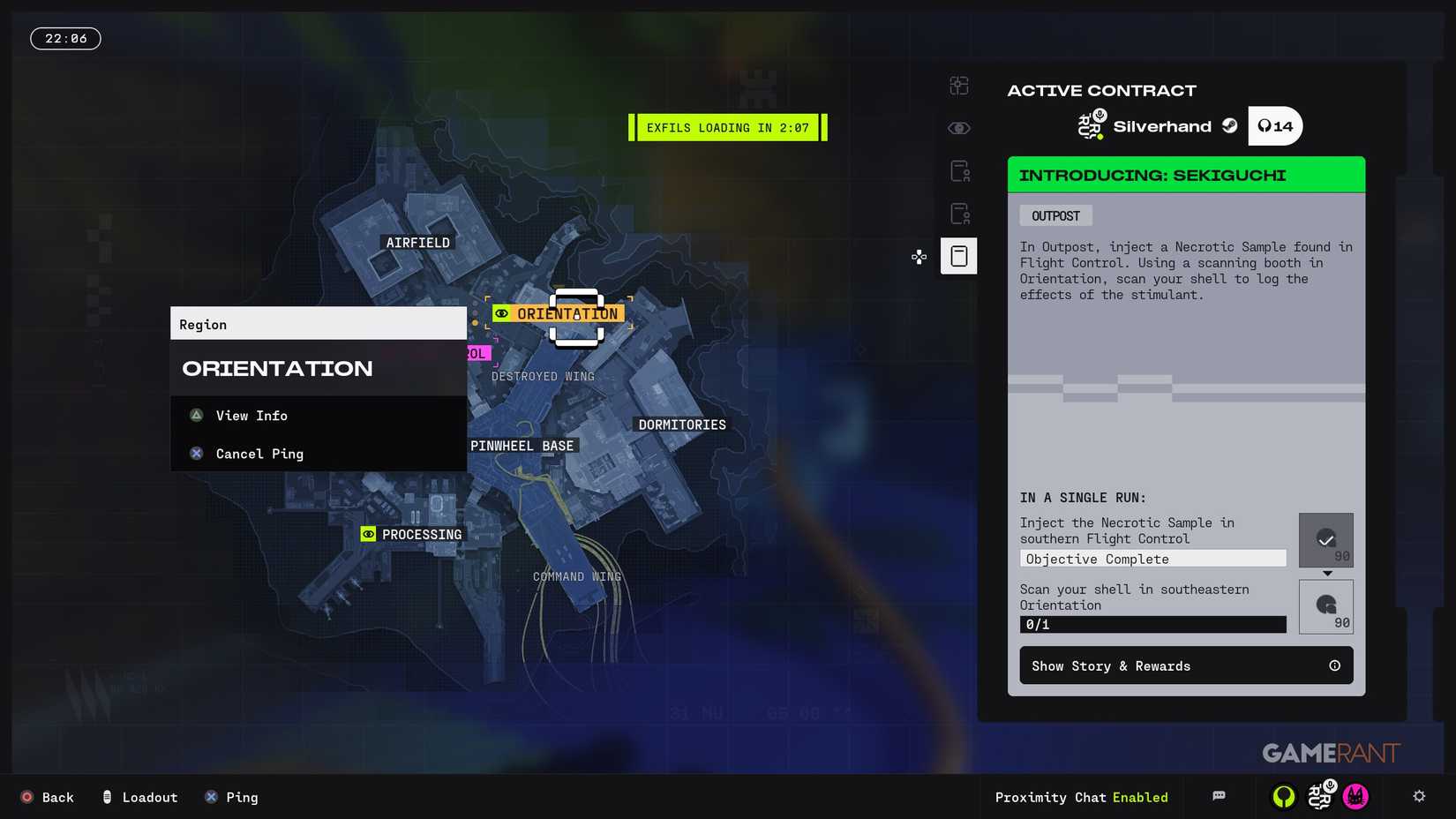Image resolution: width=1456 pixels, height=819 pixels.
Task: Expand the down arrow between objectives
Action: pos(1326,574)
